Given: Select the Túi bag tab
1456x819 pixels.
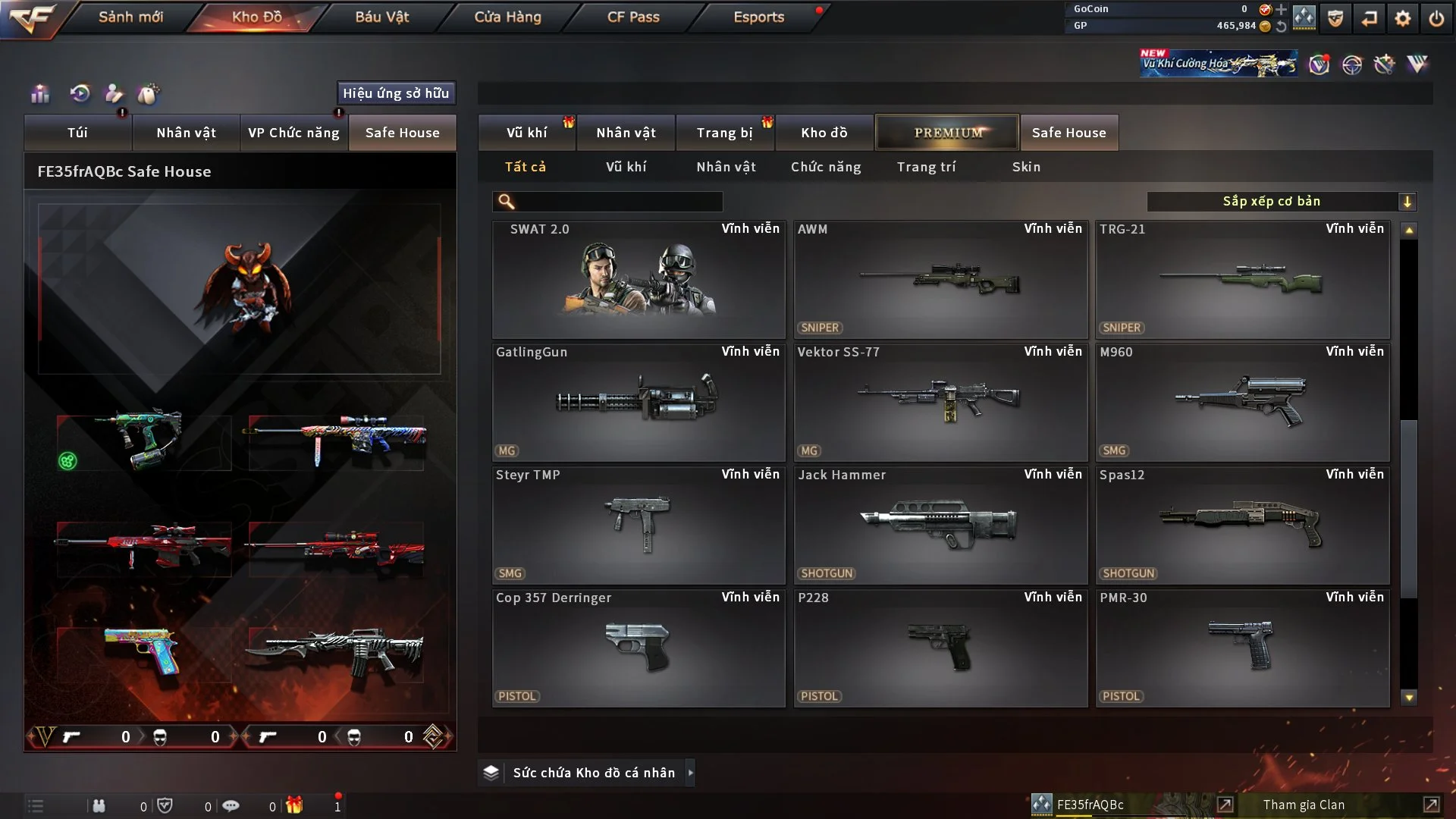Looking at the screenshot, I should pyautogui.click(x=77, y=133).
